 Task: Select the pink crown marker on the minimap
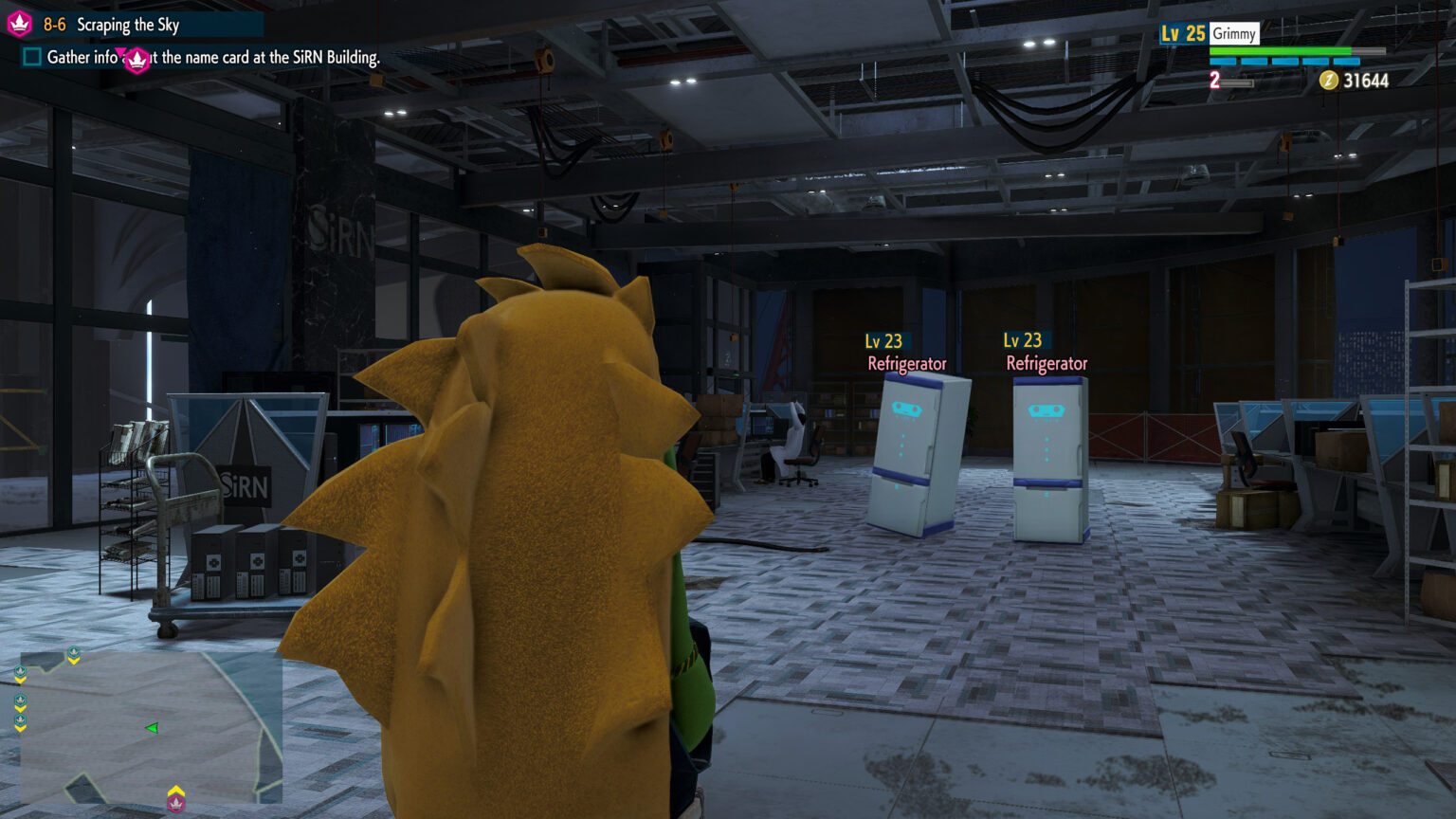click(x=176, y=804)
